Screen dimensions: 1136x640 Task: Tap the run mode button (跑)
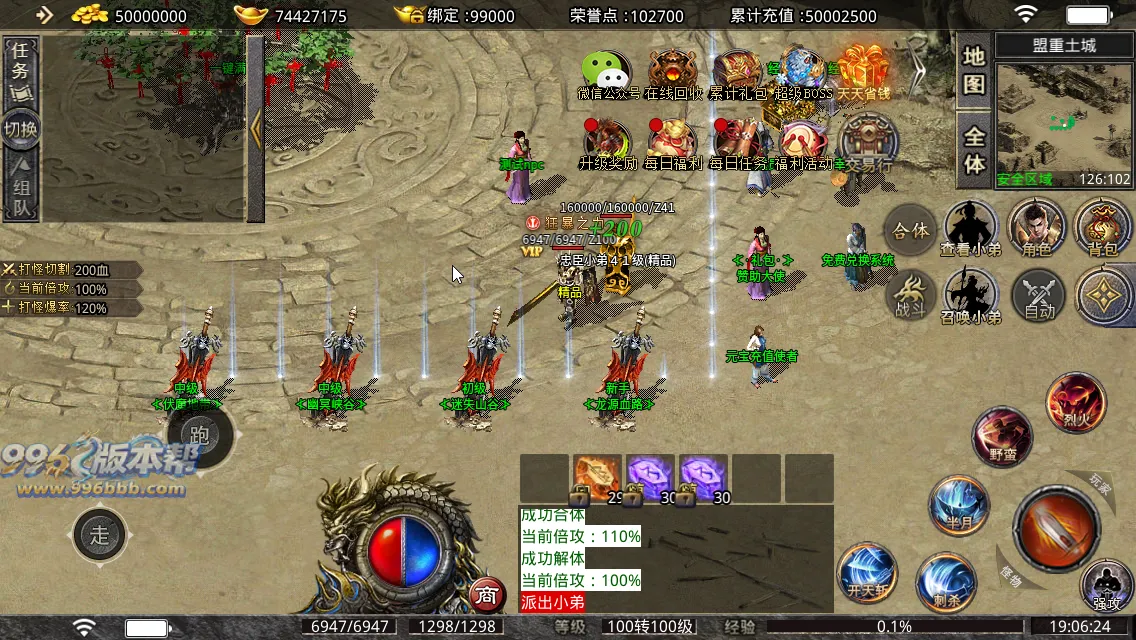[200, 434]
